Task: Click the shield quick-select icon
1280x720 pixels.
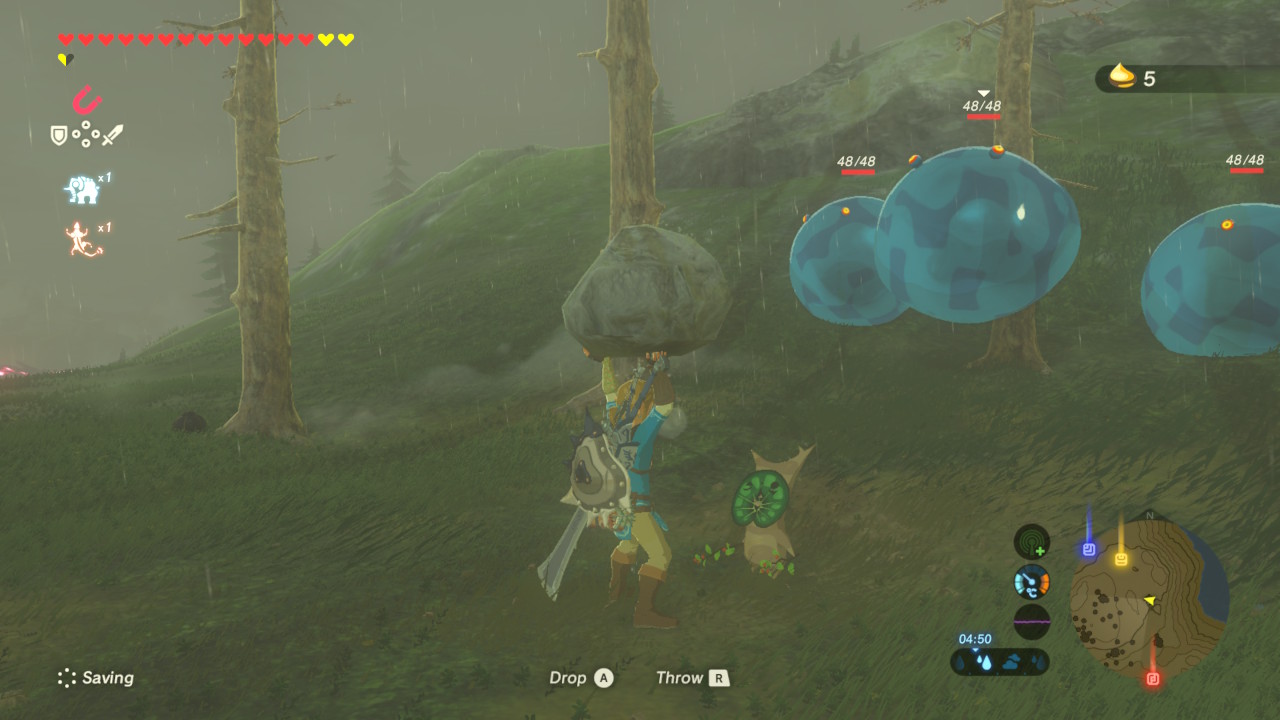Action: 60,134
